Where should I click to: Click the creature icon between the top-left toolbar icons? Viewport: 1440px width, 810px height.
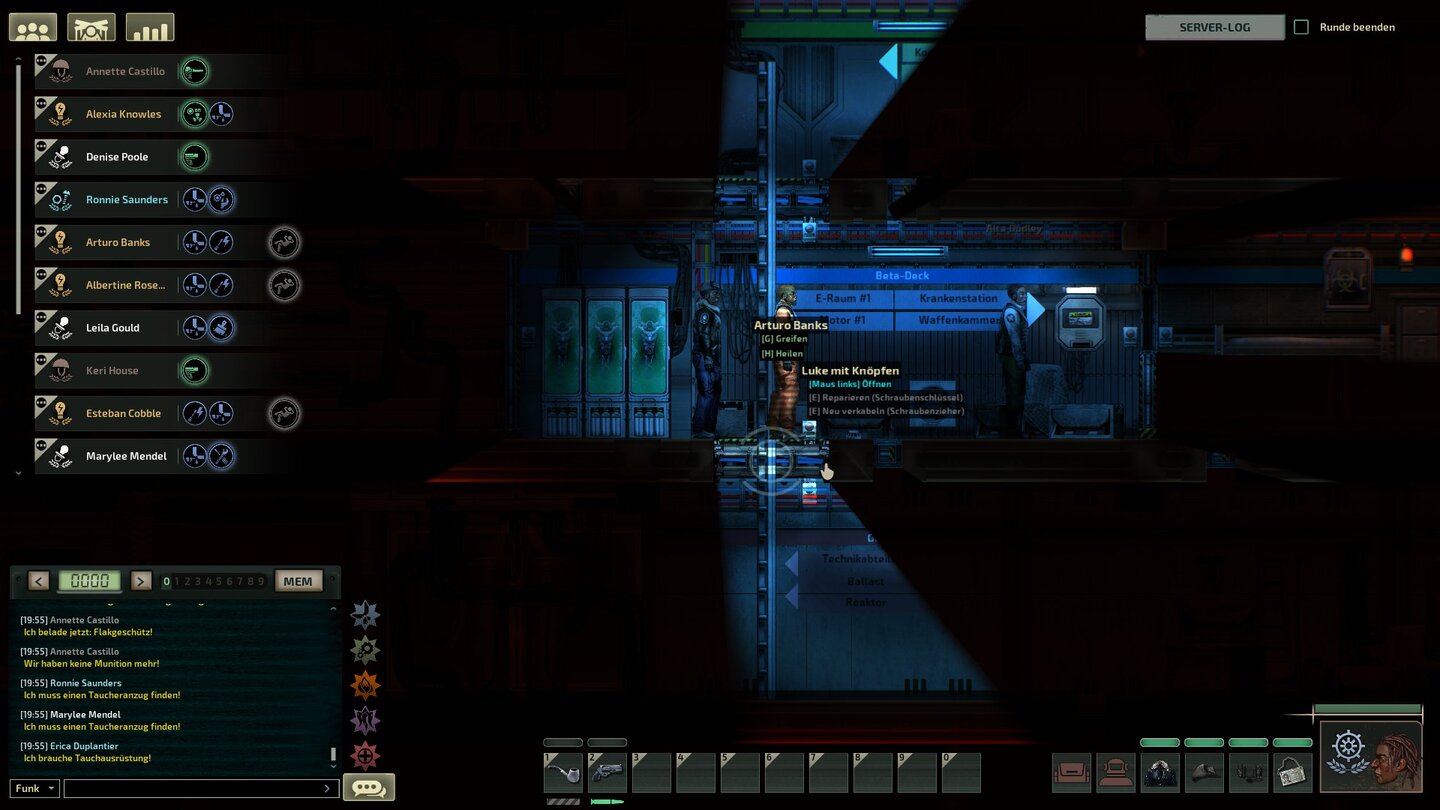tap(91, 26)
